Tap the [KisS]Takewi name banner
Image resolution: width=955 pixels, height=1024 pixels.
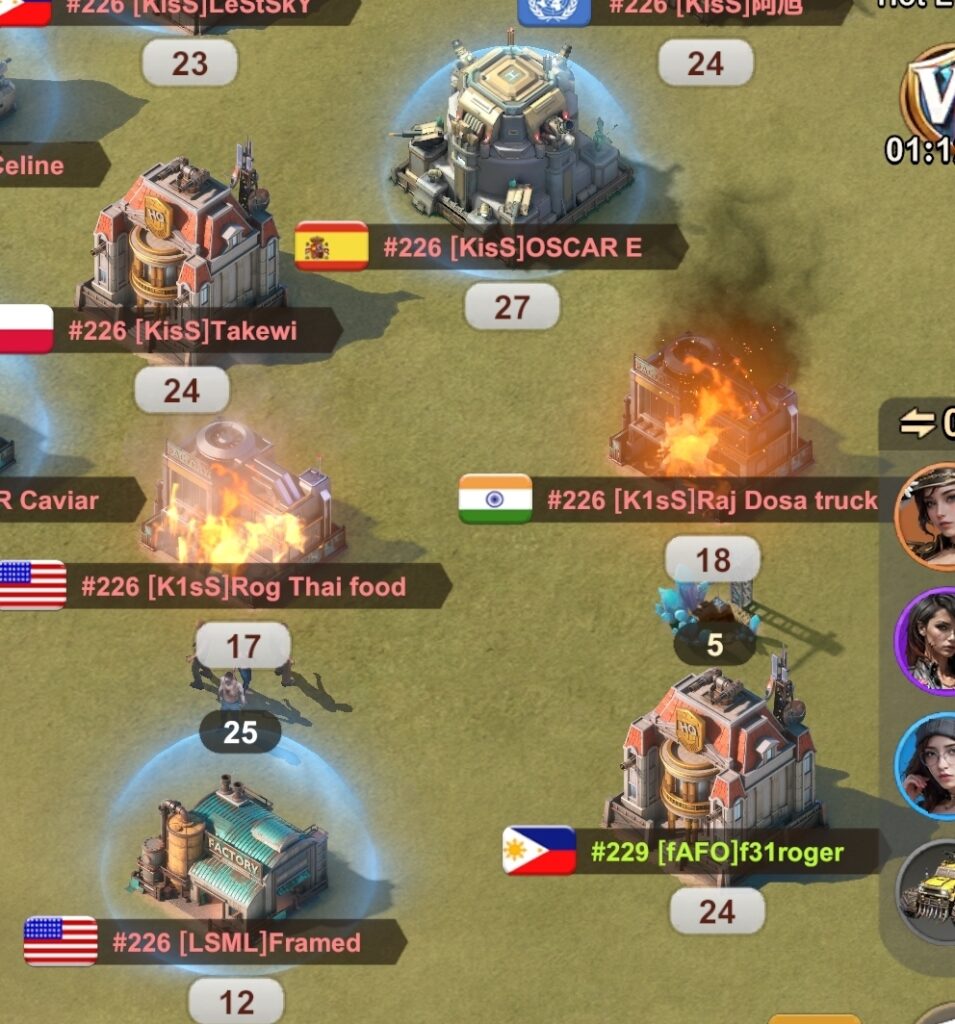(x=182, y=331)
